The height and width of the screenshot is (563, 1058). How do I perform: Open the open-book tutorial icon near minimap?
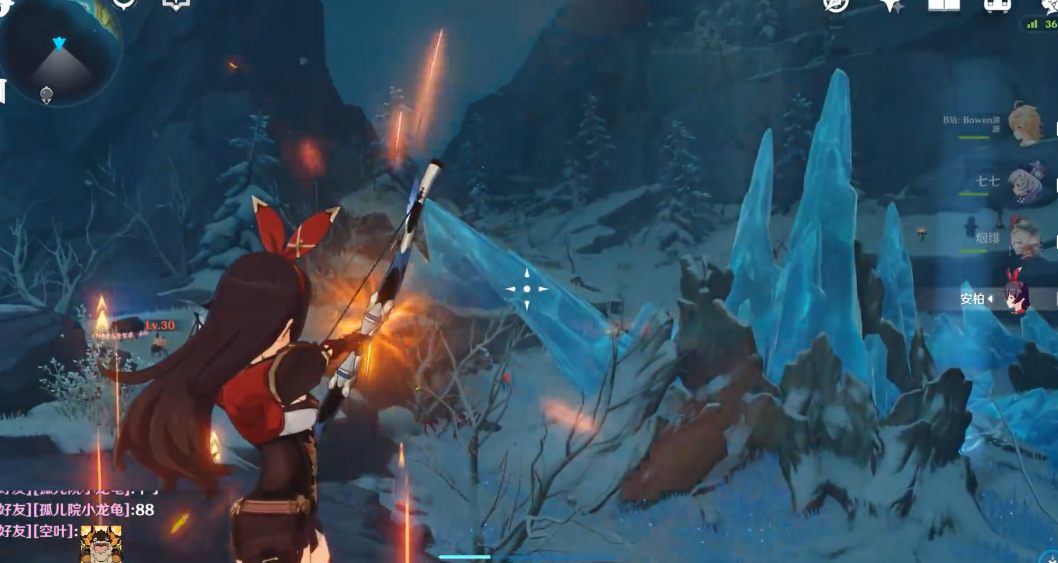177,4
